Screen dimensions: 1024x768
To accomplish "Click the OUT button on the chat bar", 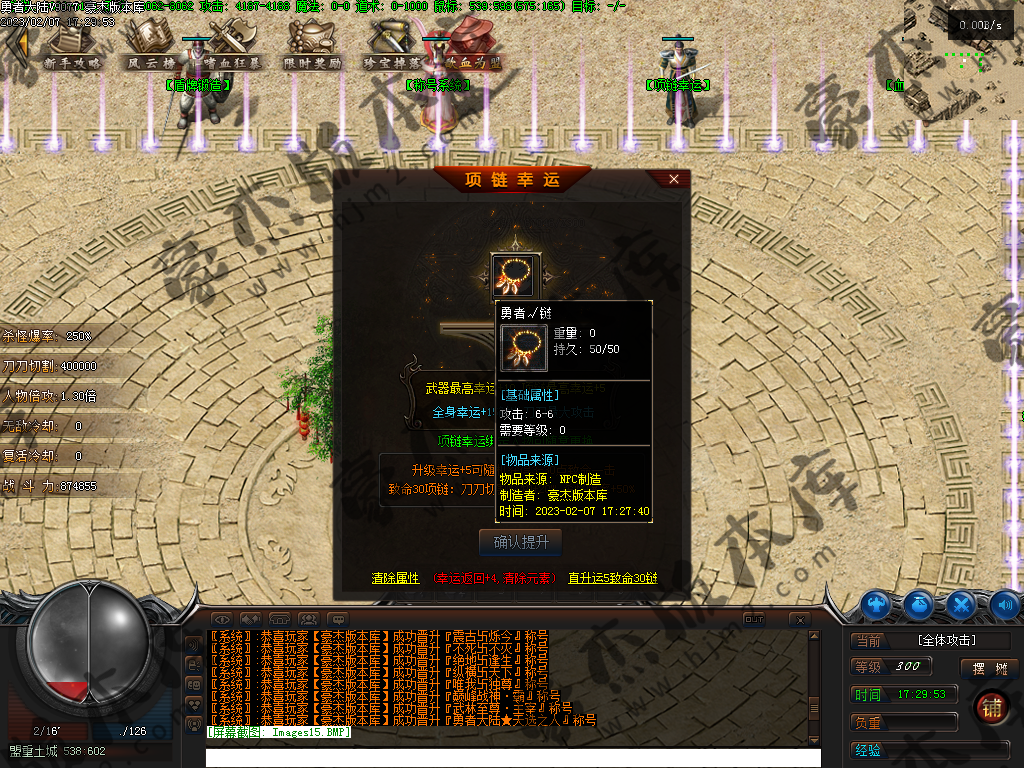I will [x=754, y=620].
